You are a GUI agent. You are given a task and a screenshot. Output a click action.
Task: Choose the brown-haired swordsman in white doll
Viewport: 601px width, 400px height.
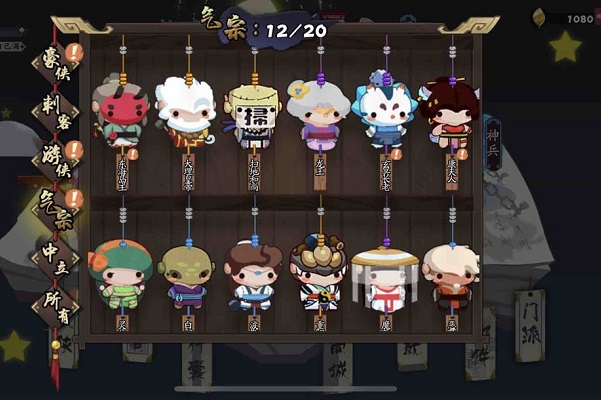[253, 277]
